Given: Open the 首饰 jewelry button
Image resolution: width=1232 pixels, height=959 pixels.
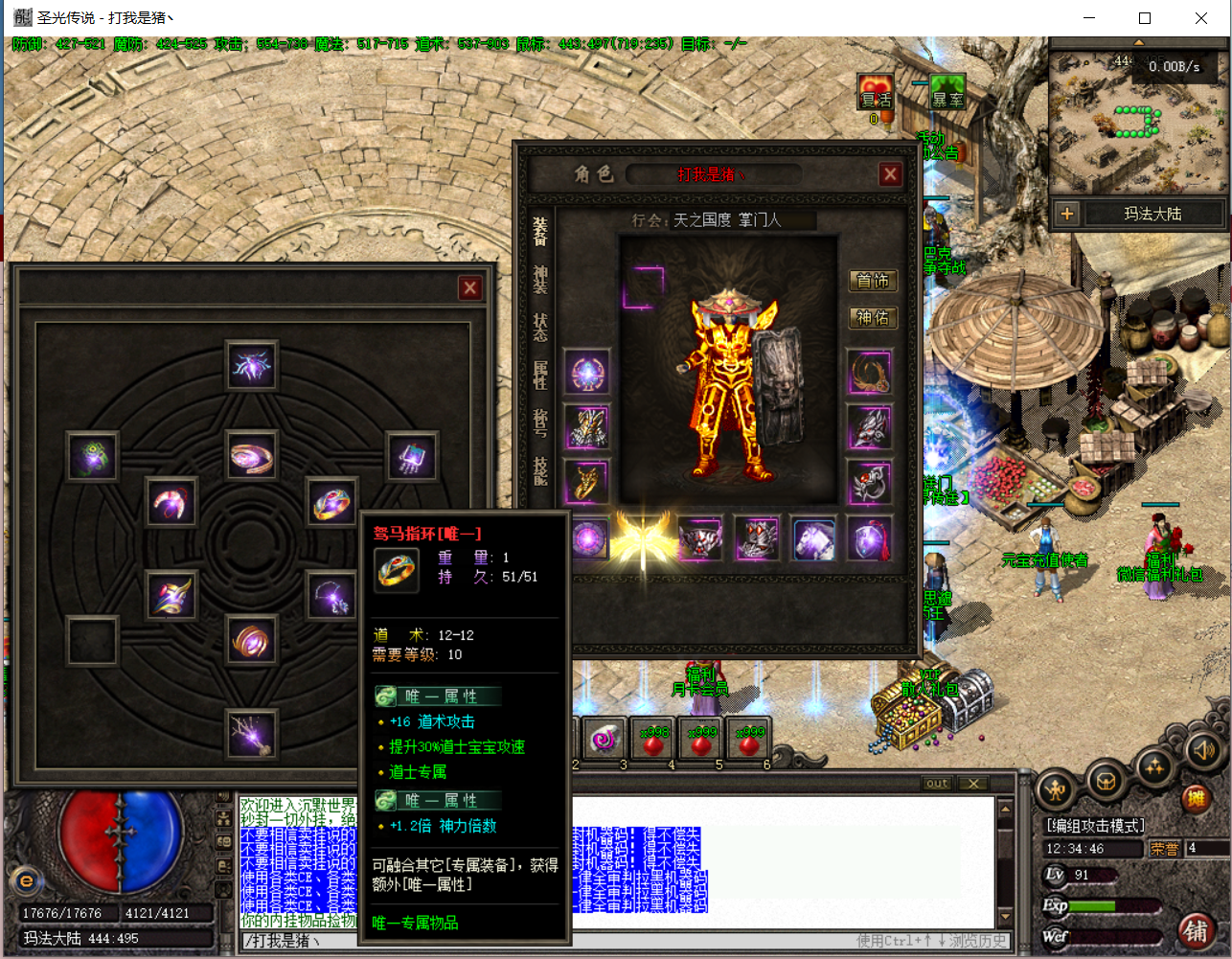Looking at the screenshot, I should [x=872, y=281].
